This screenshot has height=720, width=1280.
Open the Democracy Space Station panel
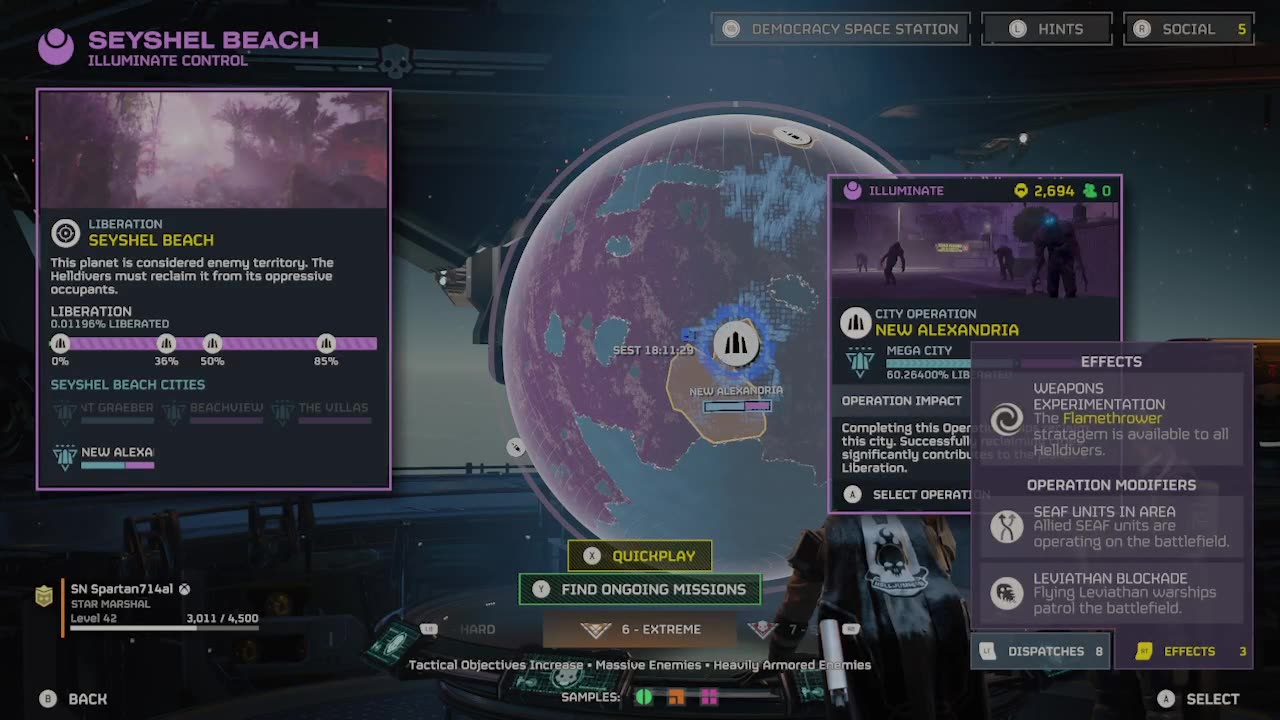tap(841, 29)
